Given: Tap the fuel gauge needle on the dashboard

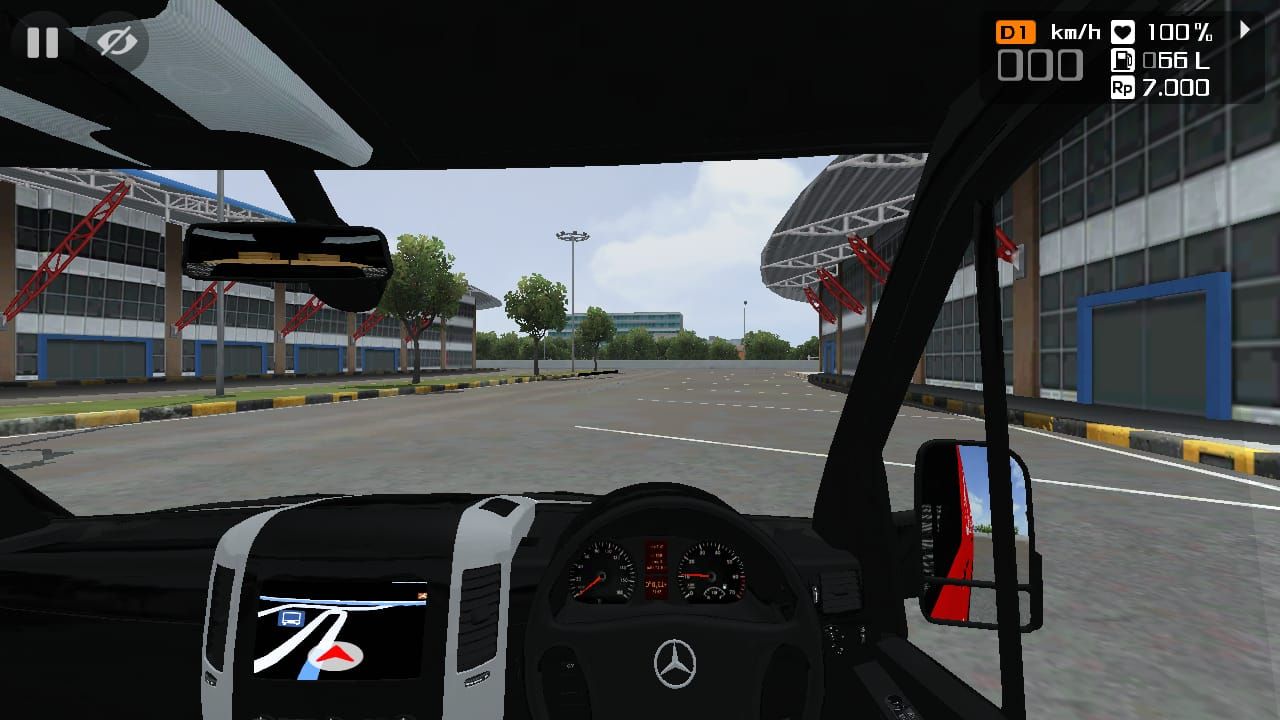Looking at the screenshot, I should point(714,590).
